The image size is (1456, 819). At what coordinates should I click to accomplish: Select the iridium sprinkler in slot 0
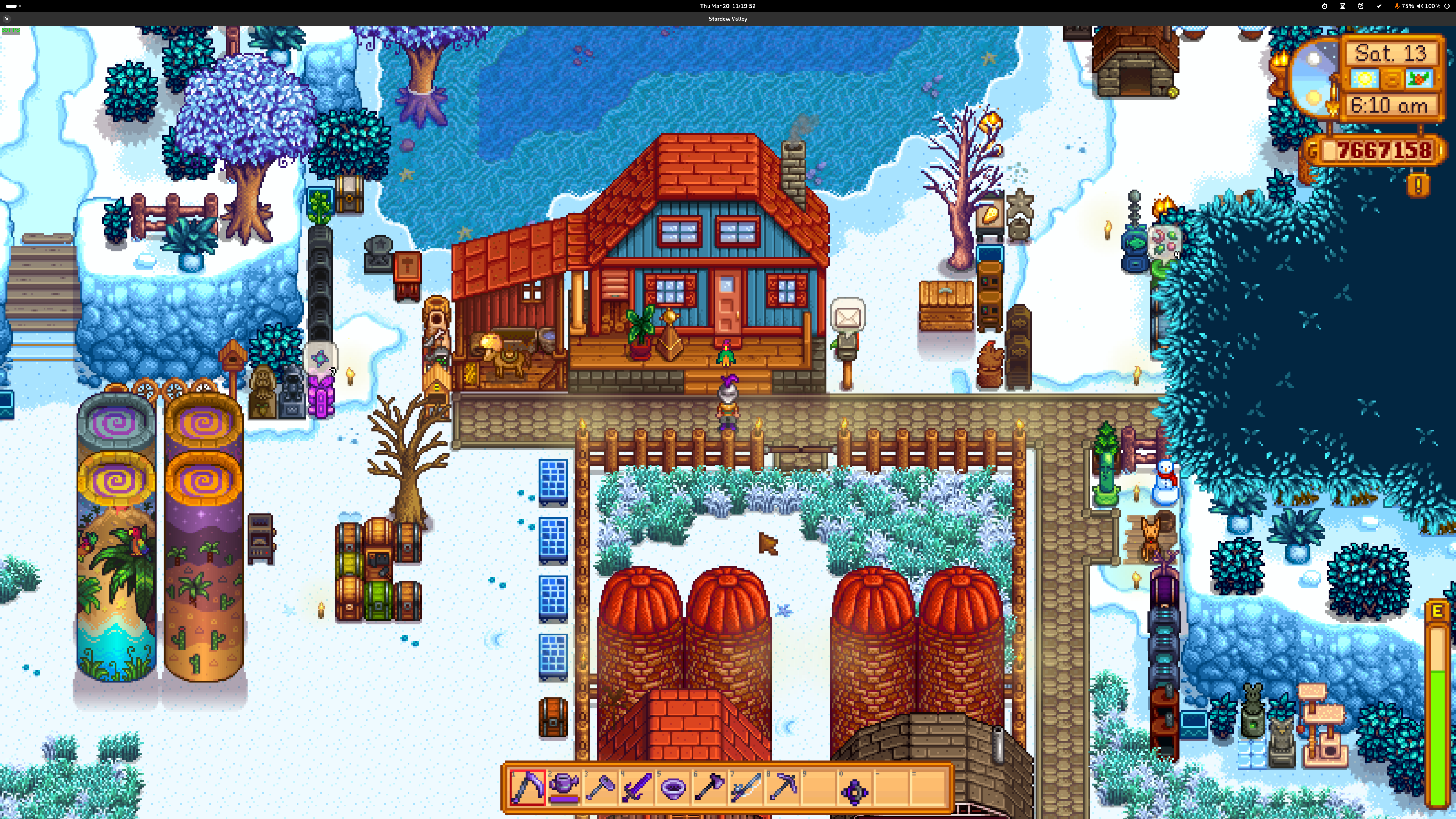point(855,791)
